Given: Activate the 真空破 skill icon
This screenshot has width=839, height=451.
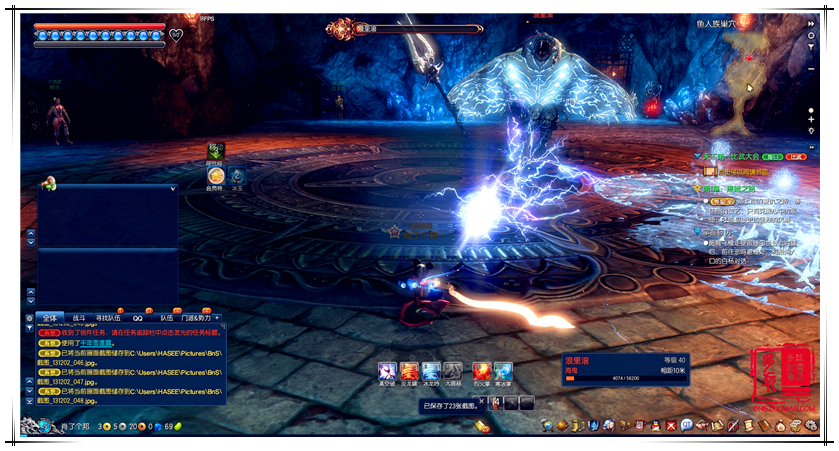Looking at the screenshot, I should pos(387,371).
